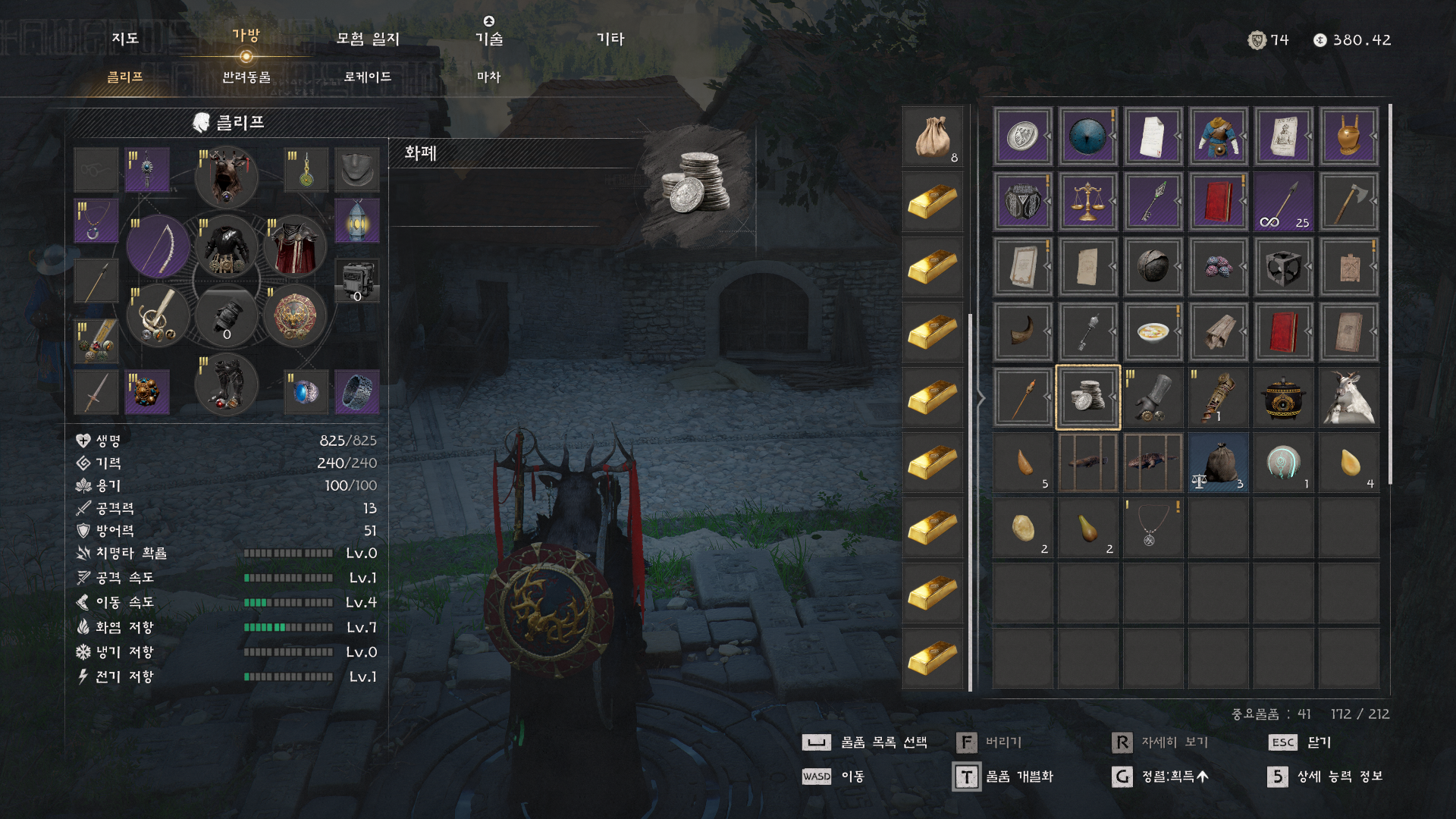Select the white goat figure item
This screenshot has width=1456, height=819.
coord(1348,397)
